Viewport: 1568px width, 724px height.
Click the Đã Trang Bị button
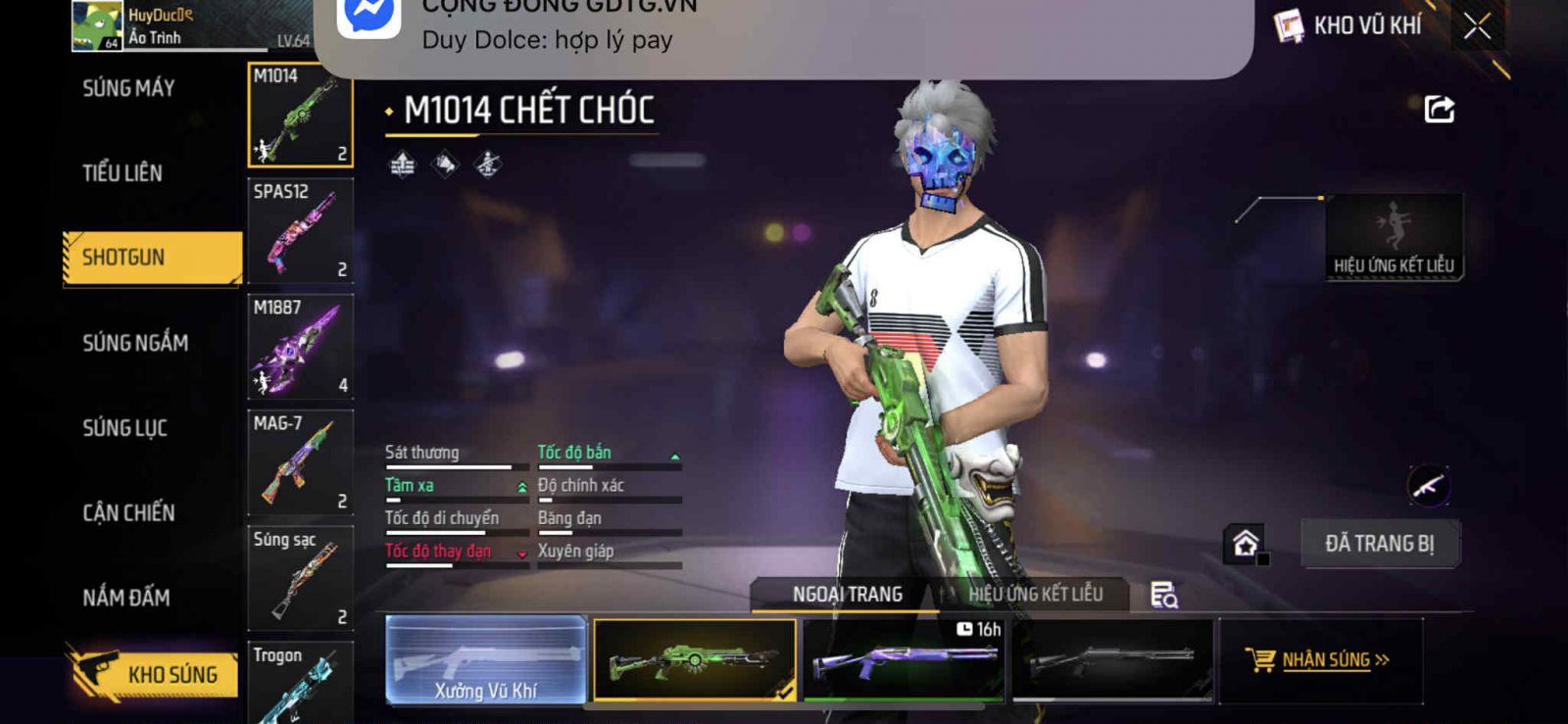coord(1379,544)
